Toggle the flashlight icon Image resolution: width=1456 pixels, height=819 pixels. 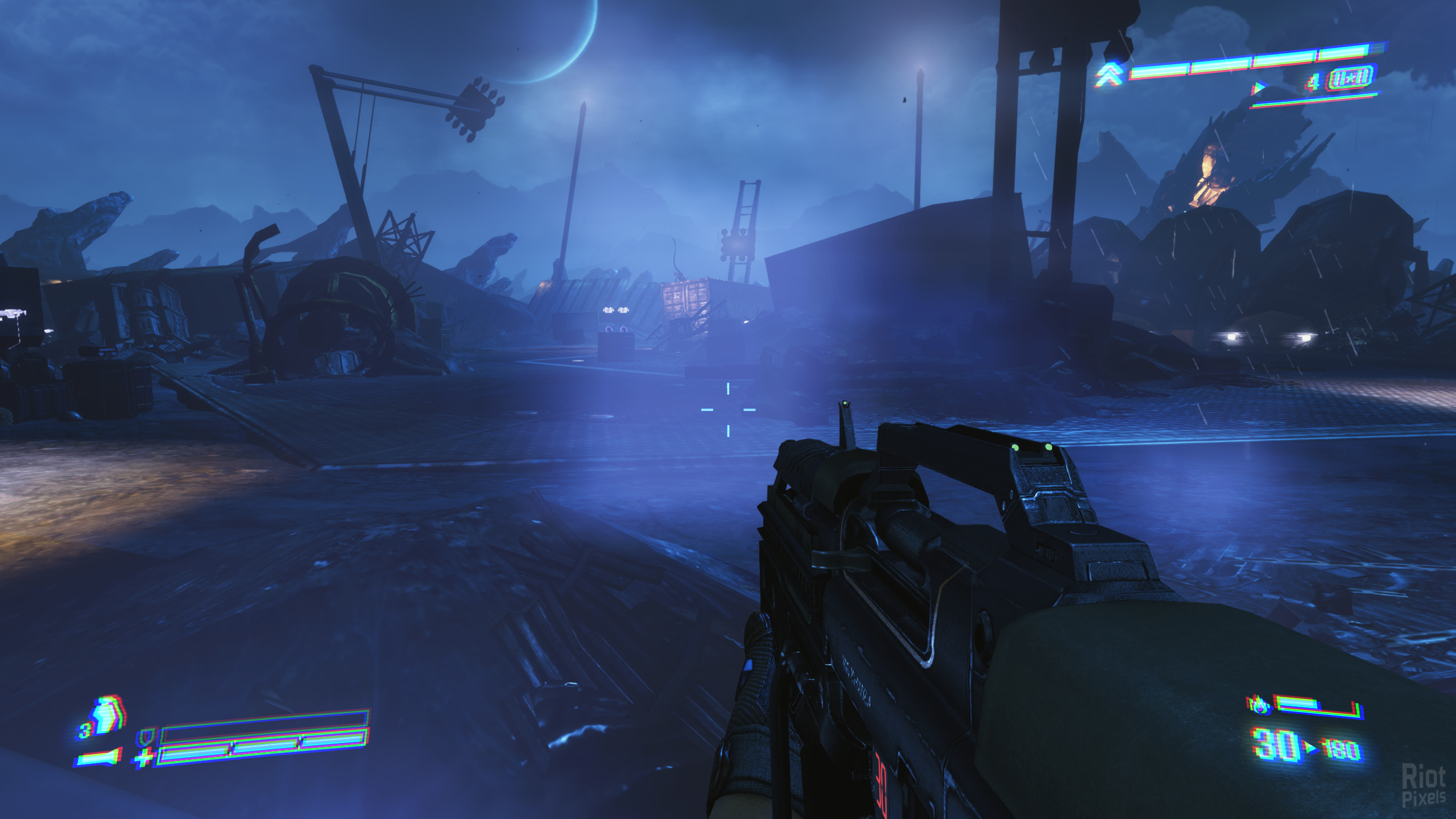pos(98,759)
